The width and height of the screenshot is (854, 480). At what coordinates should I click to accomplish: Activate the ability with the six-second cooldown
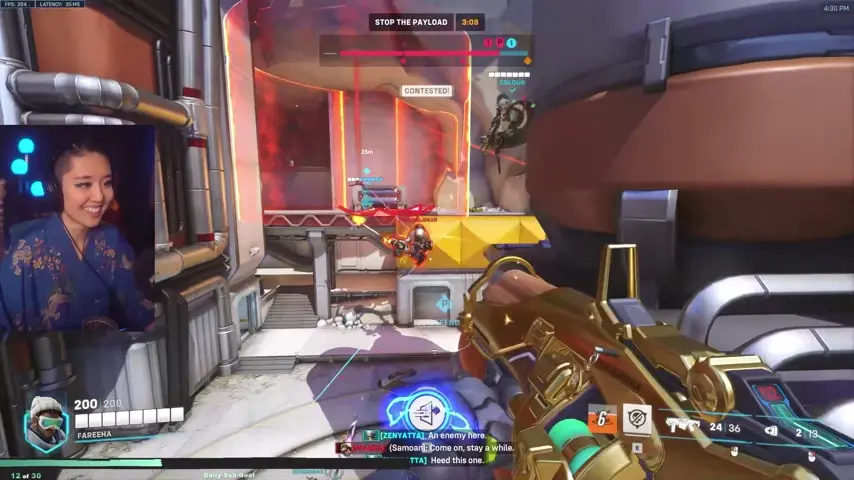602,418
